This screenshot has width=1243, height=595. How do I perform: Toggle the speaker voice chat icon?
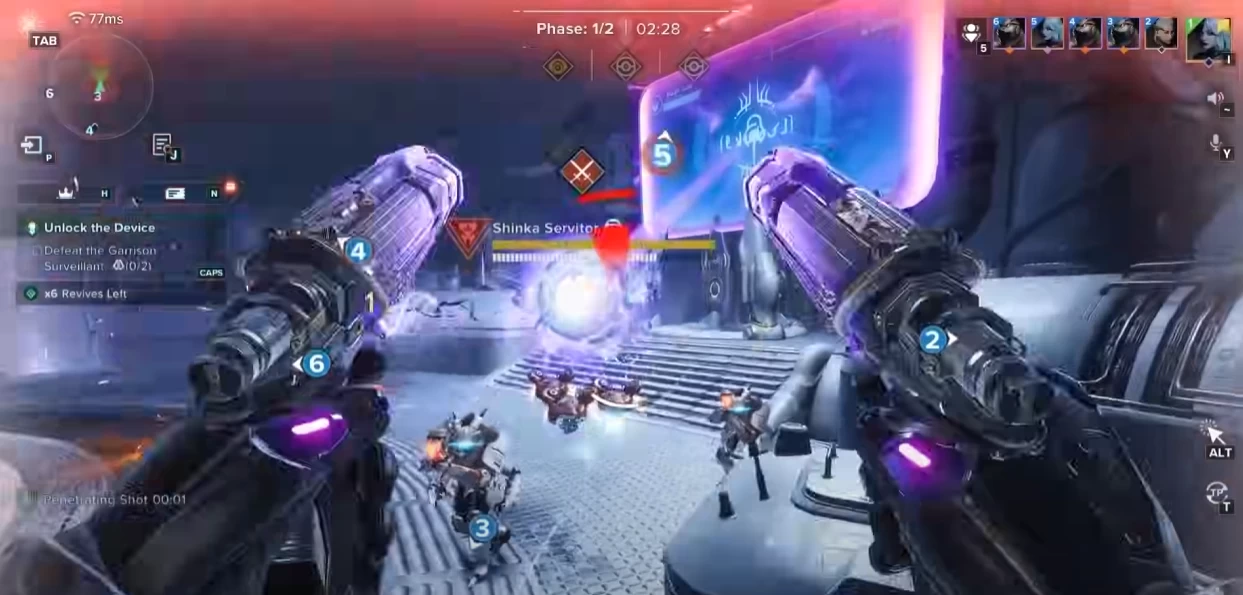(1216, 98)
